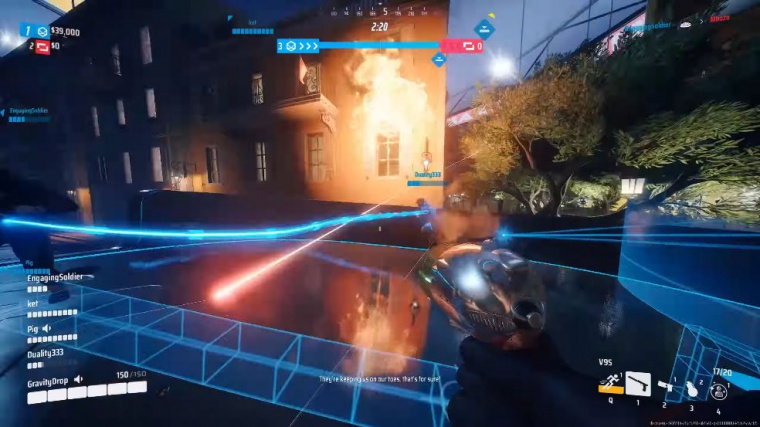The image size is (760, 427).
Task: Pick the circular gadget icon in slot 4
Action: 718,391
